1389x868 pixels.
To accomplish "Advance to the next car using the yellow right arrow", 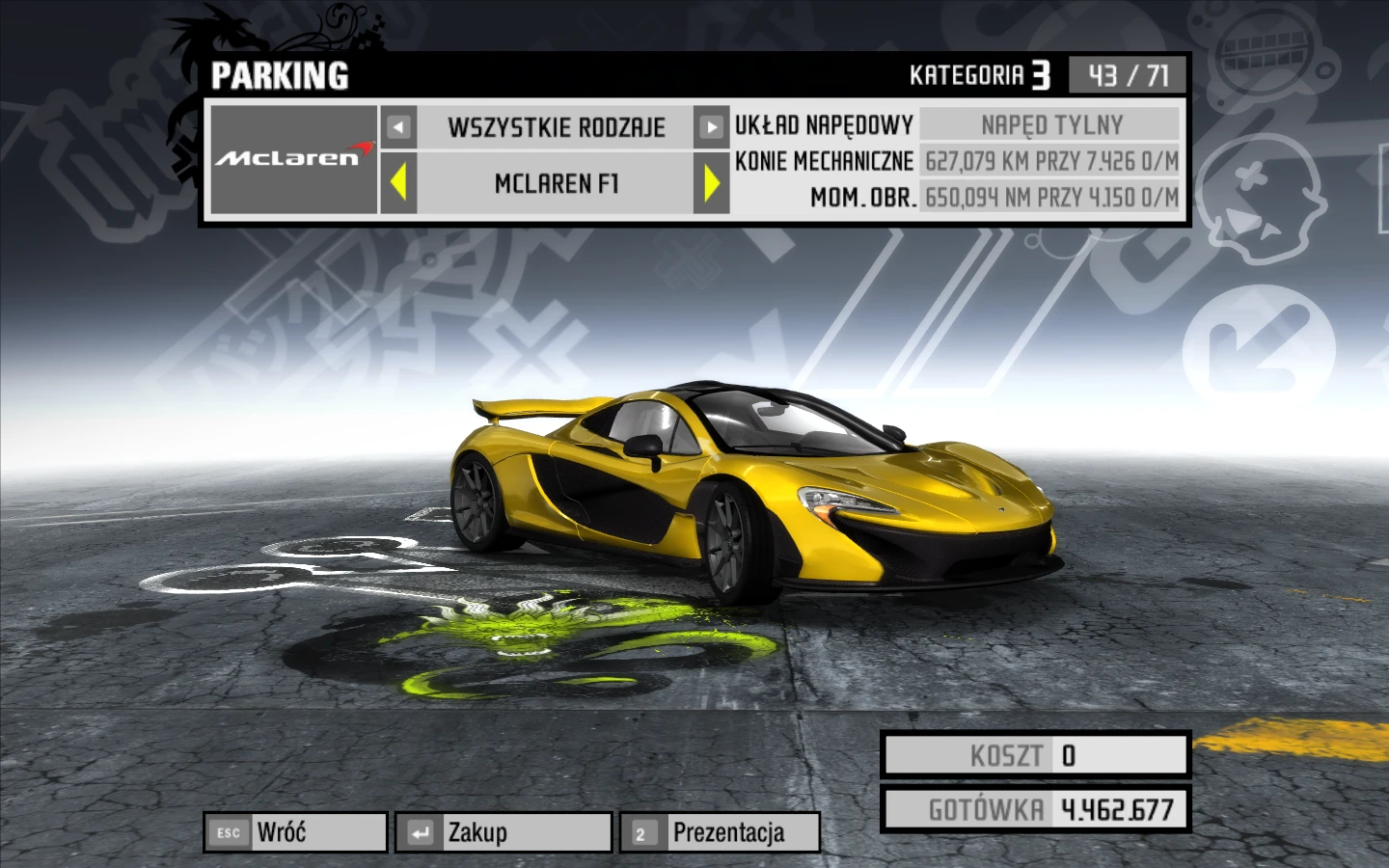I will coord(714,183).
